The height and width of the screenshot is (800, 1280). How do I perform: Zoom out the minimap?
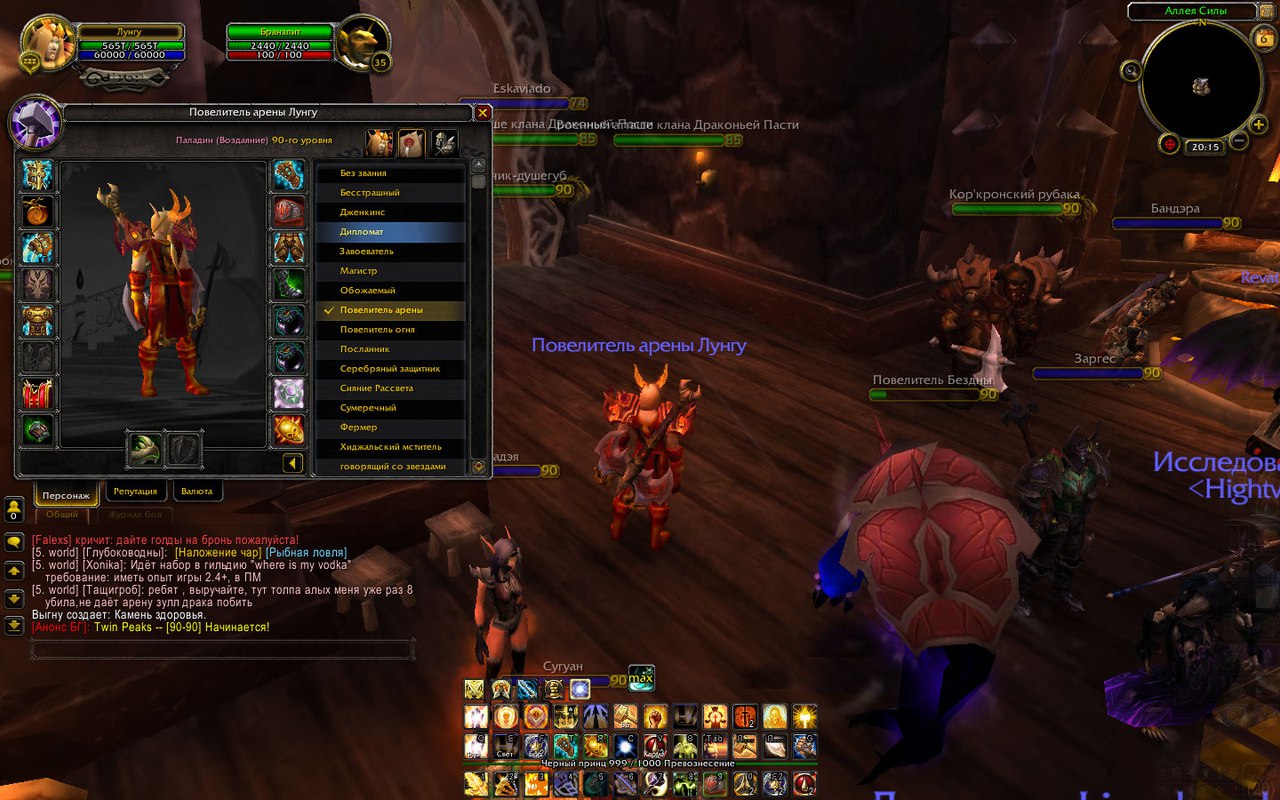click(x=1239, y=141)
